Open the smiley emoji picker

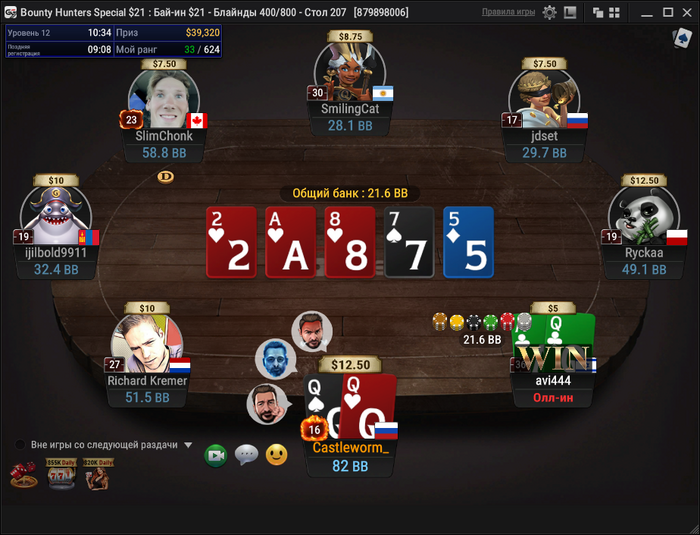276,456
